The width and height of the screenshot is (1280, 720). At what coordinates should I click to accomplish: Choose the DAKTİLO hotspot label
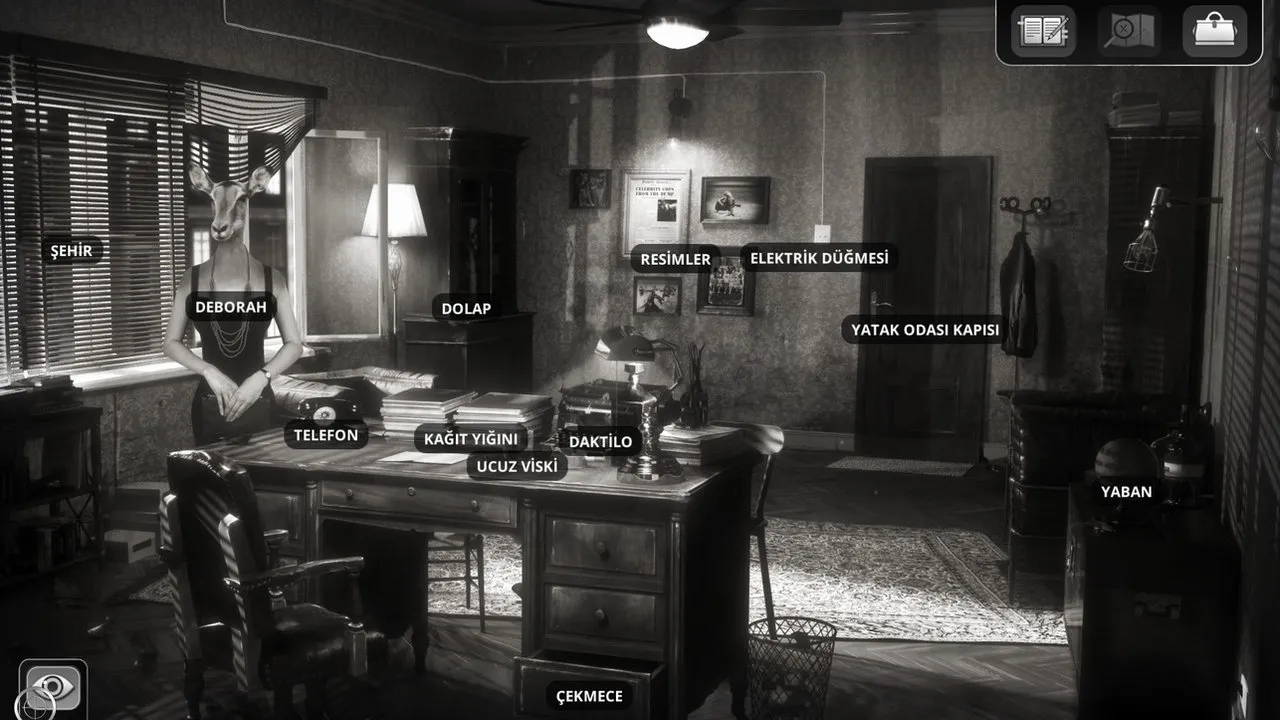click(600, 441)
